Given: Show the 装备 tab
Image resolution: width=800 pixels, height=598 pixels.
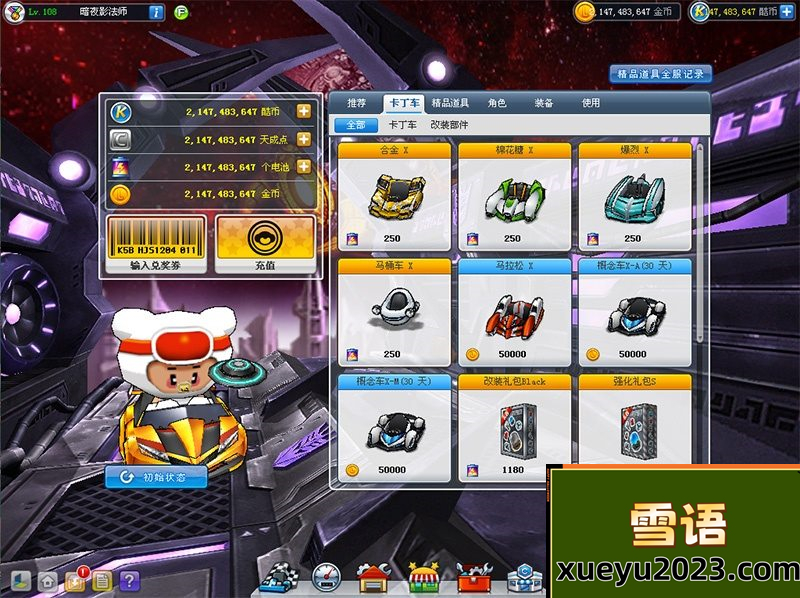Looking at the screenshot, I should (x=544, y=103).
